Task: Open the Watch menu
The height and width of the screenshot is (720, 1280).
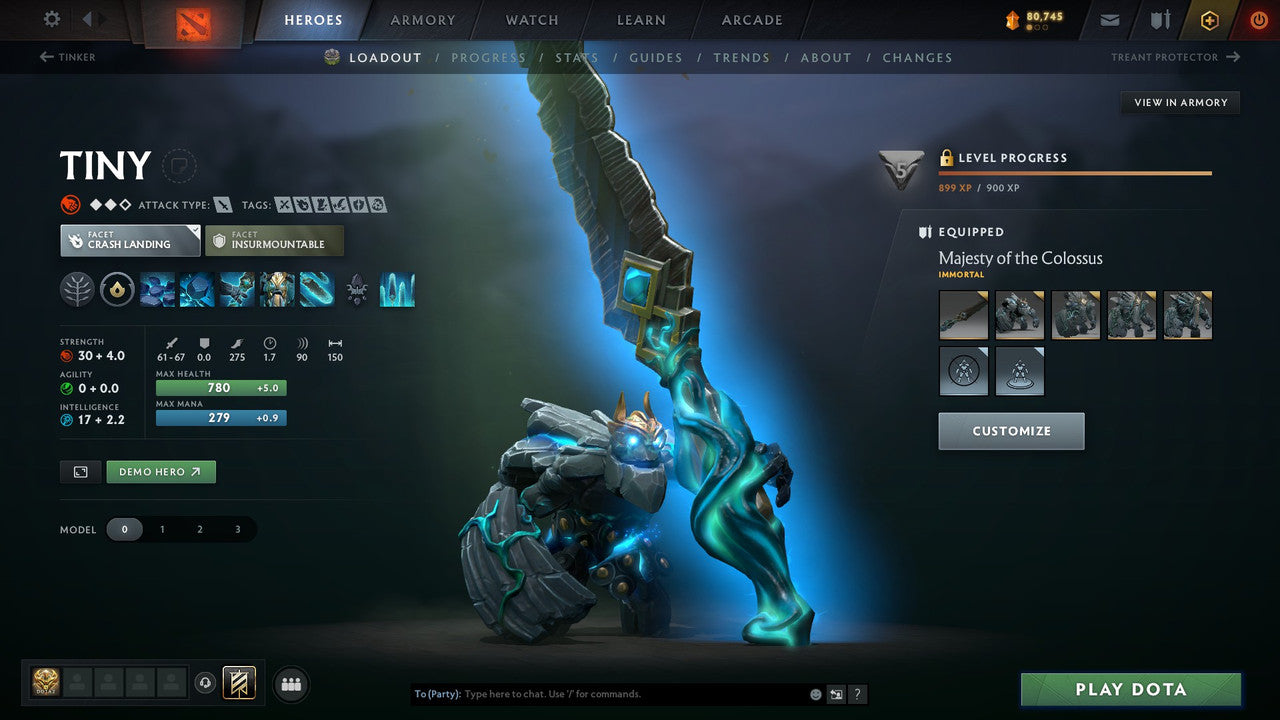Action: tap(531, 19)
